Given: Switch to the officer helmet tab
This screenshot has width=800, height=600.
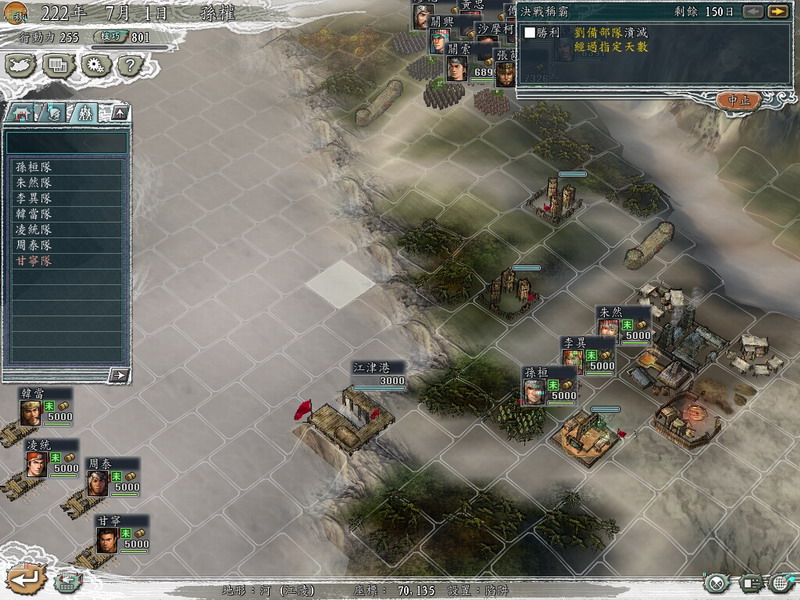Looking at the screenshot, I should tap(54, 113).
